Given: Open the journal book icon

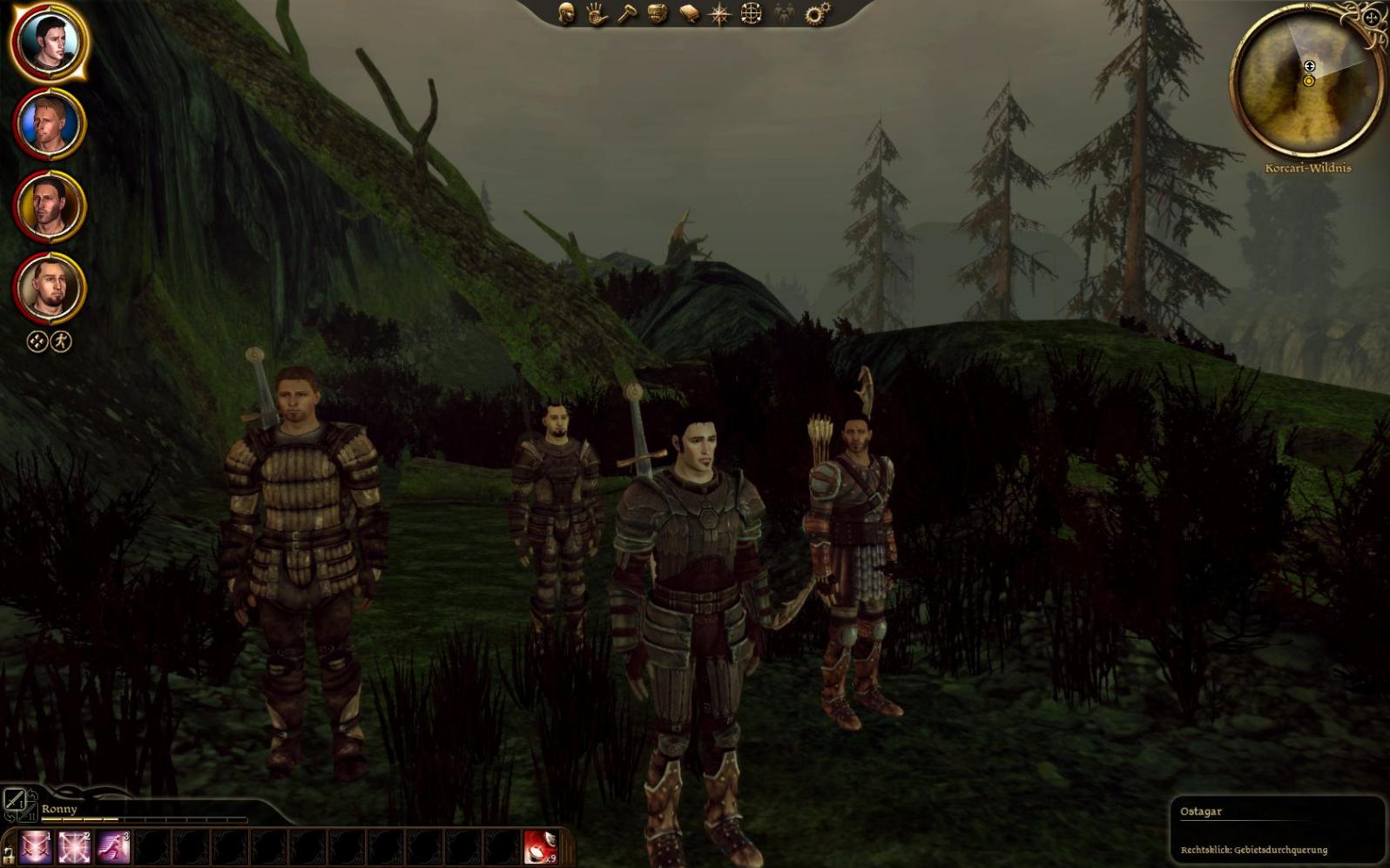Looking at the screenshot, I should [689, 13].
